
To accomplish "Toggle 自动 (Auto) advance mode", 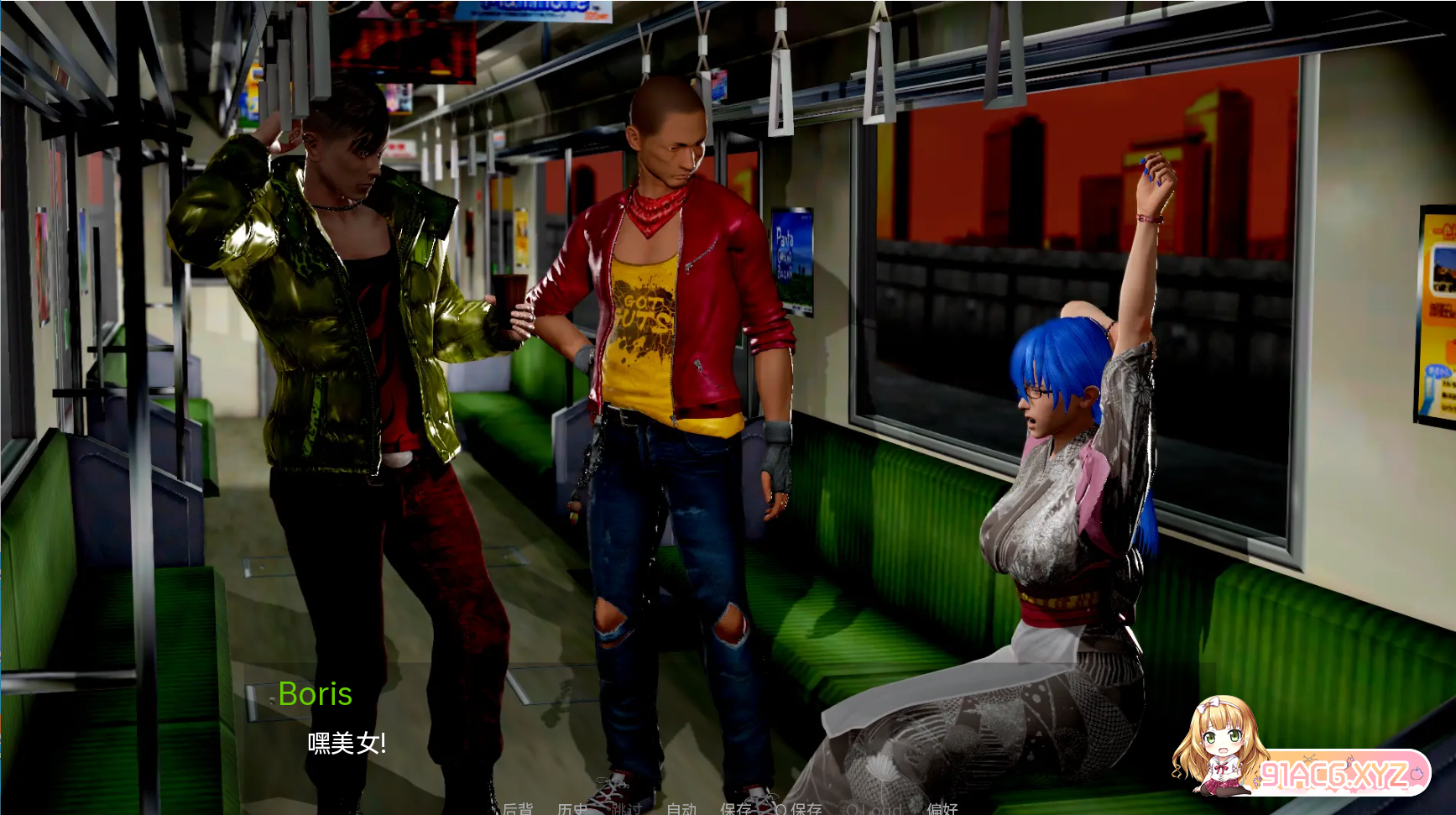I will [681, 808].
